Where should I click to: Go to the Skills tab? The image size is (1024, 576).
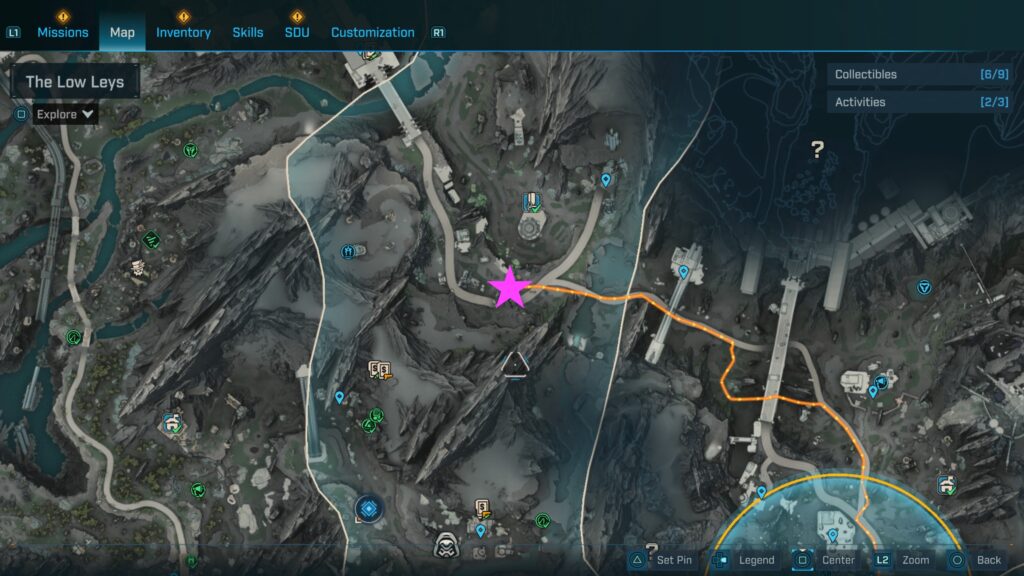pos(248,32)
